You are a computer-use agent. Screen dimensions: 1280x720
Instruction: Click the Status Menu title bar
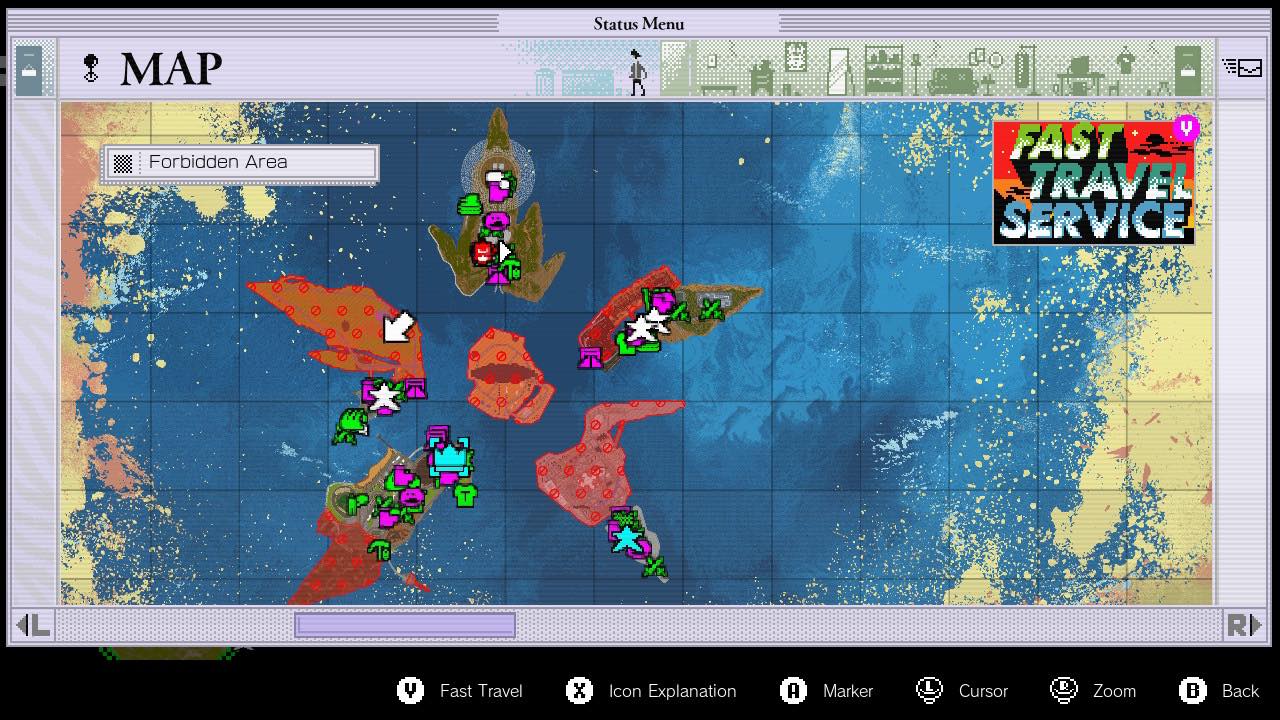point(639,23)
